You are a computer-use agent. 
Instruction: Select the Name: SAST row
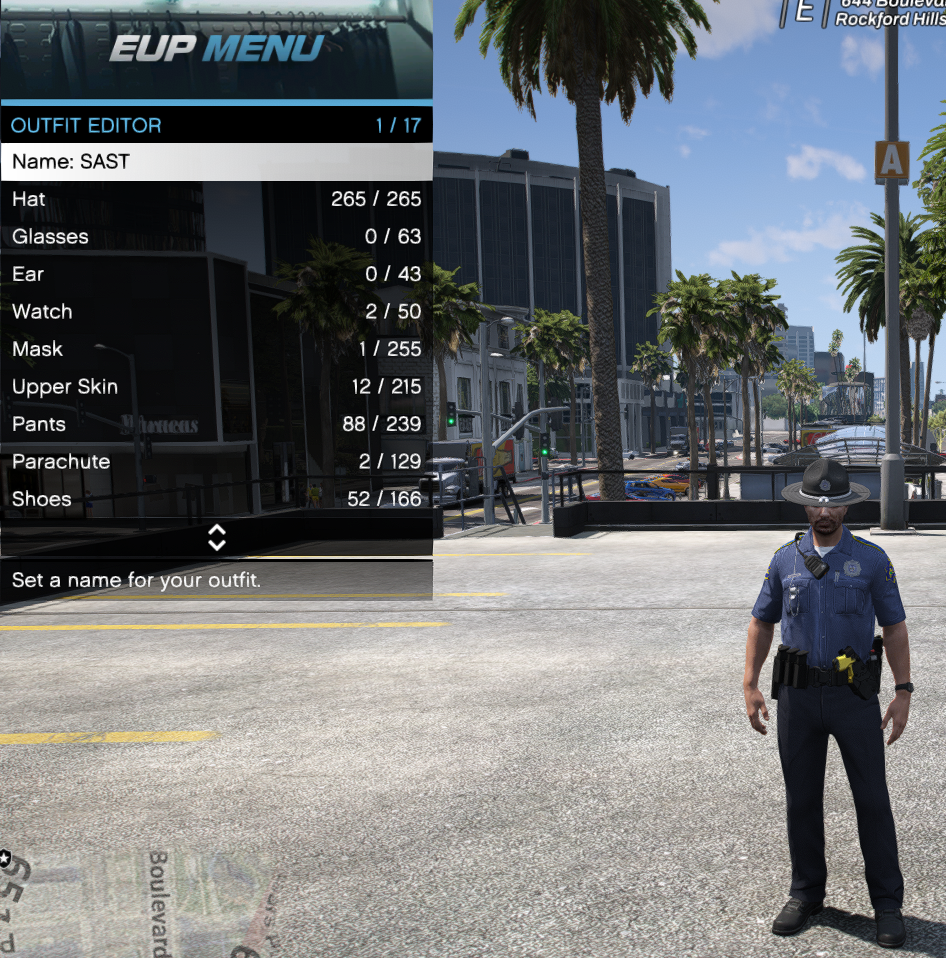[216, 162]
